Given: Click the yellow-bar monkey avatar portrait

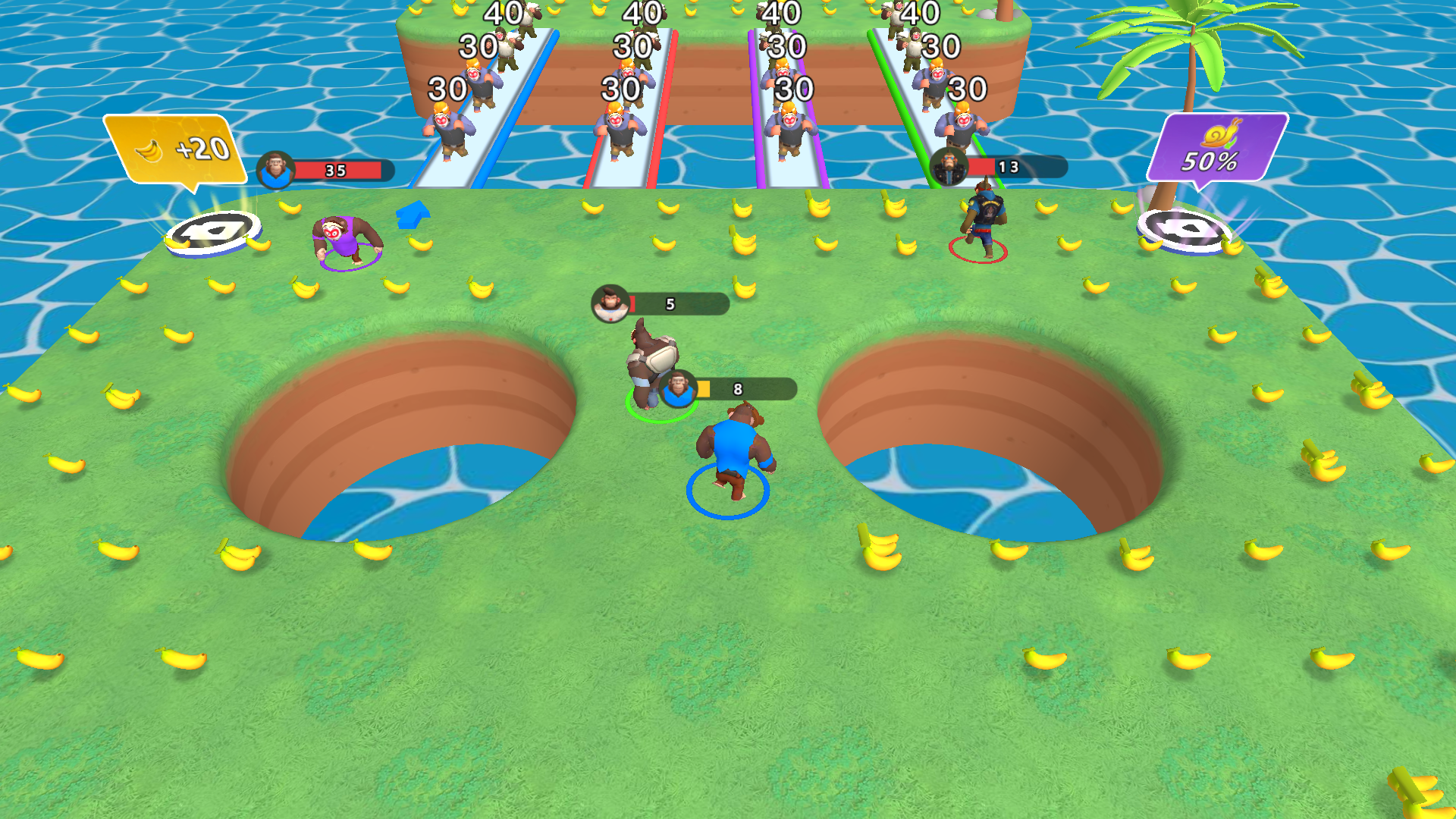Looking at the screenshot, I should 679,390.
